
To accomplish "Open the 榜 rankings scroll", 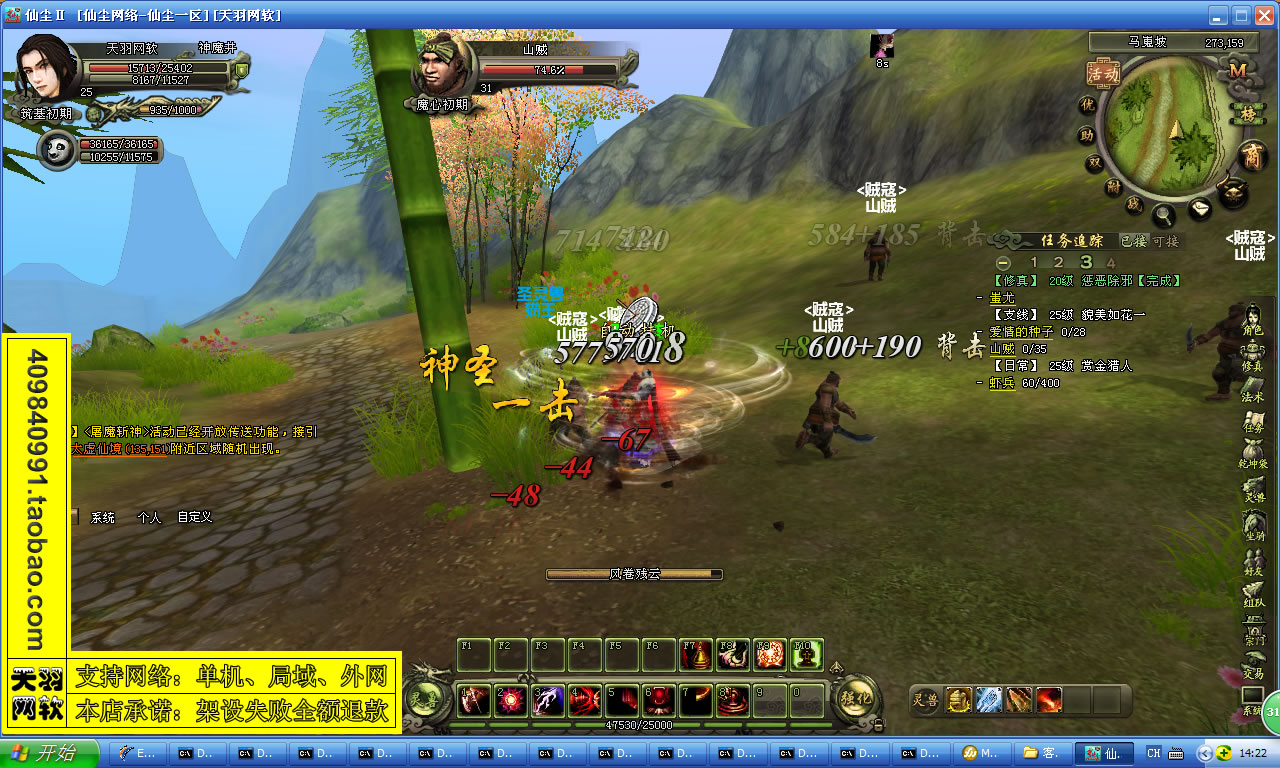I will [1246, 112].
